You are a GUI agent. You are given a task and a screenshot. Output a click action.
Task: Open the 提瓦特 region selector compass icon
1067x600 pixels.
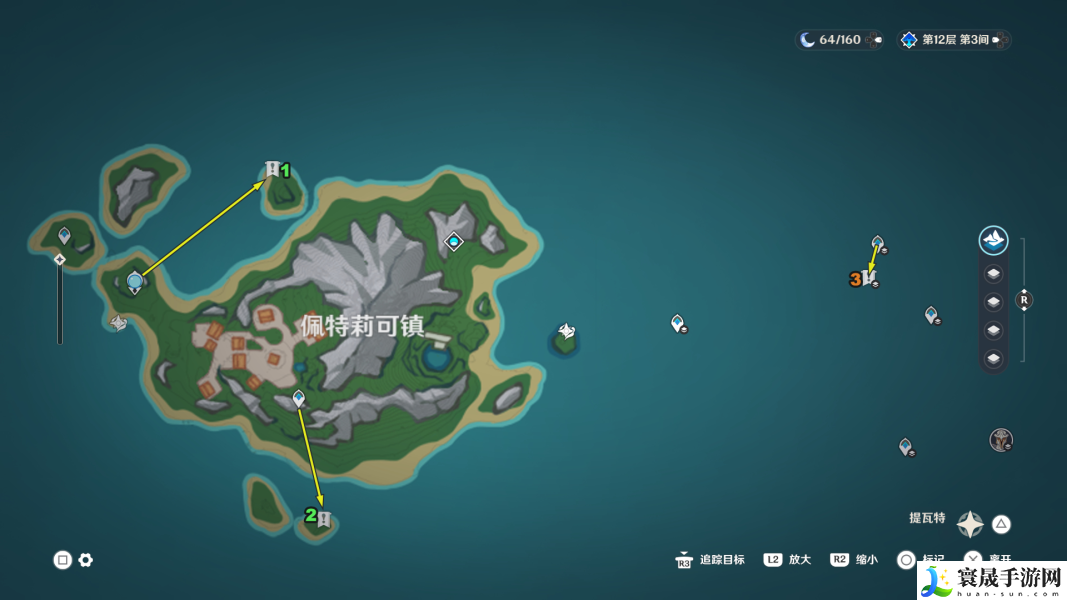click(x=970, y=524)
